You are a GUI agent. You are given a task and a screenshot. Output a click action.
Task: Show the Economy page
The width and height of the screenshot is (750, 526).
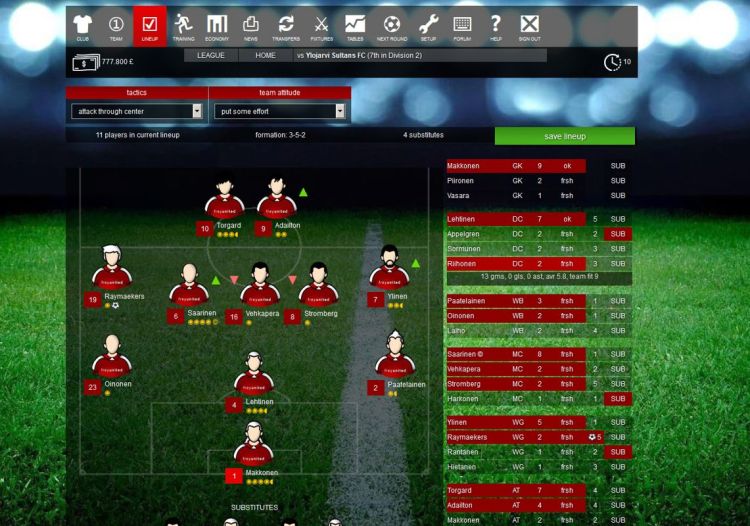click(217, 26)
